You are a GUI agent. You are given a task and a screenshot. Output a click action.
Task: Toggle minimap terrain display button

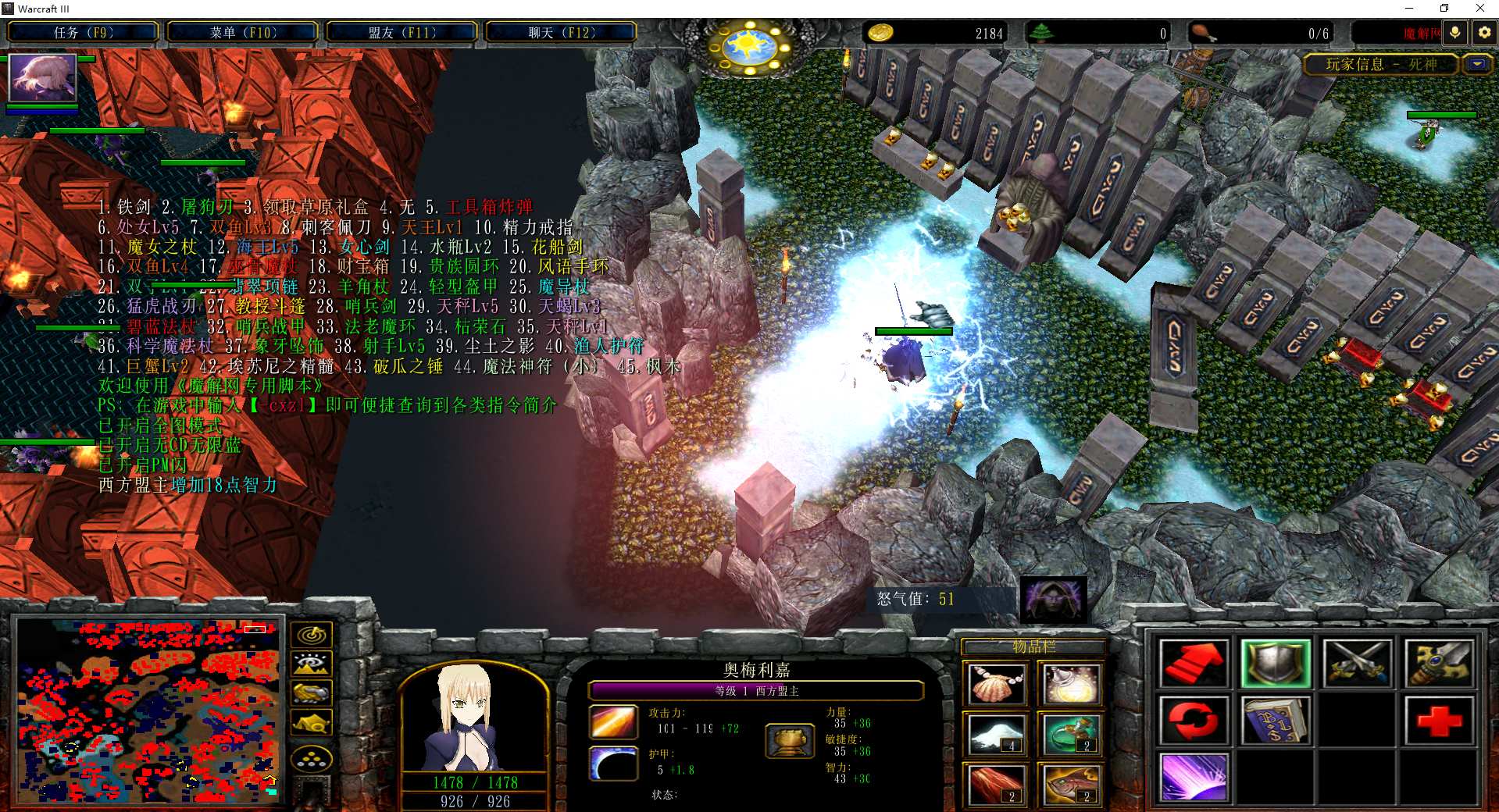tap(312, 664)
